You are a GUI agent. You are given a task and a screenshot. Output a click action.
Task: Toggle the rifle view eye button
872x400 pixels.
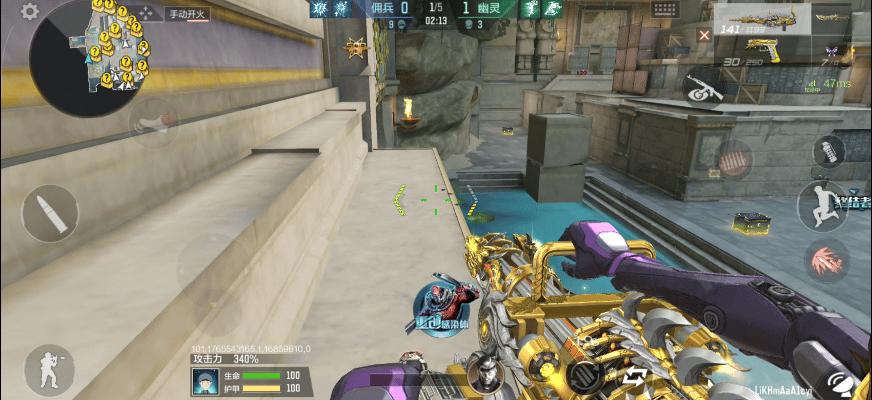click(704, 90)
